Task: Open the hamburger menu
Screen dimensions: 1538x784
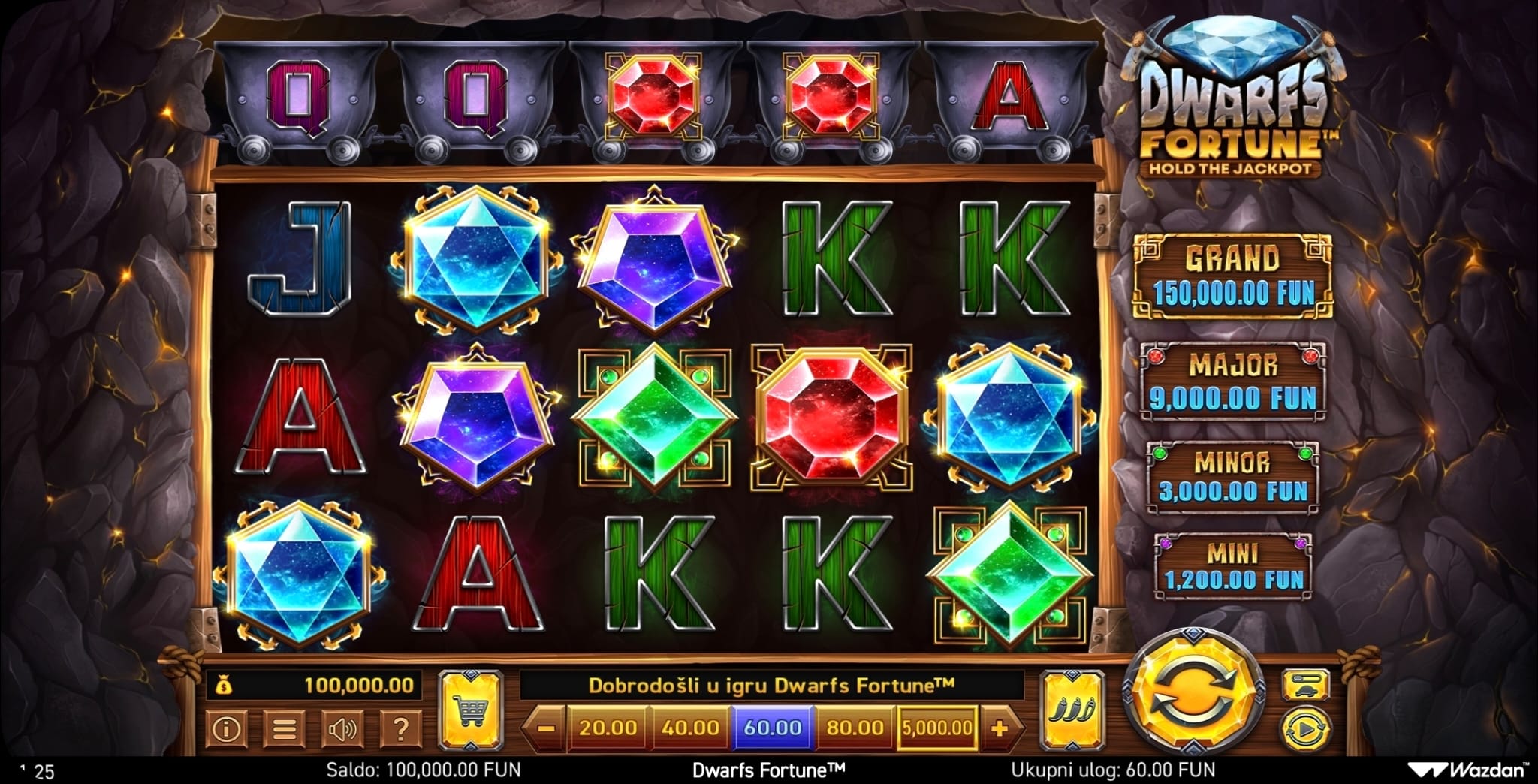Action: (284, 728)
